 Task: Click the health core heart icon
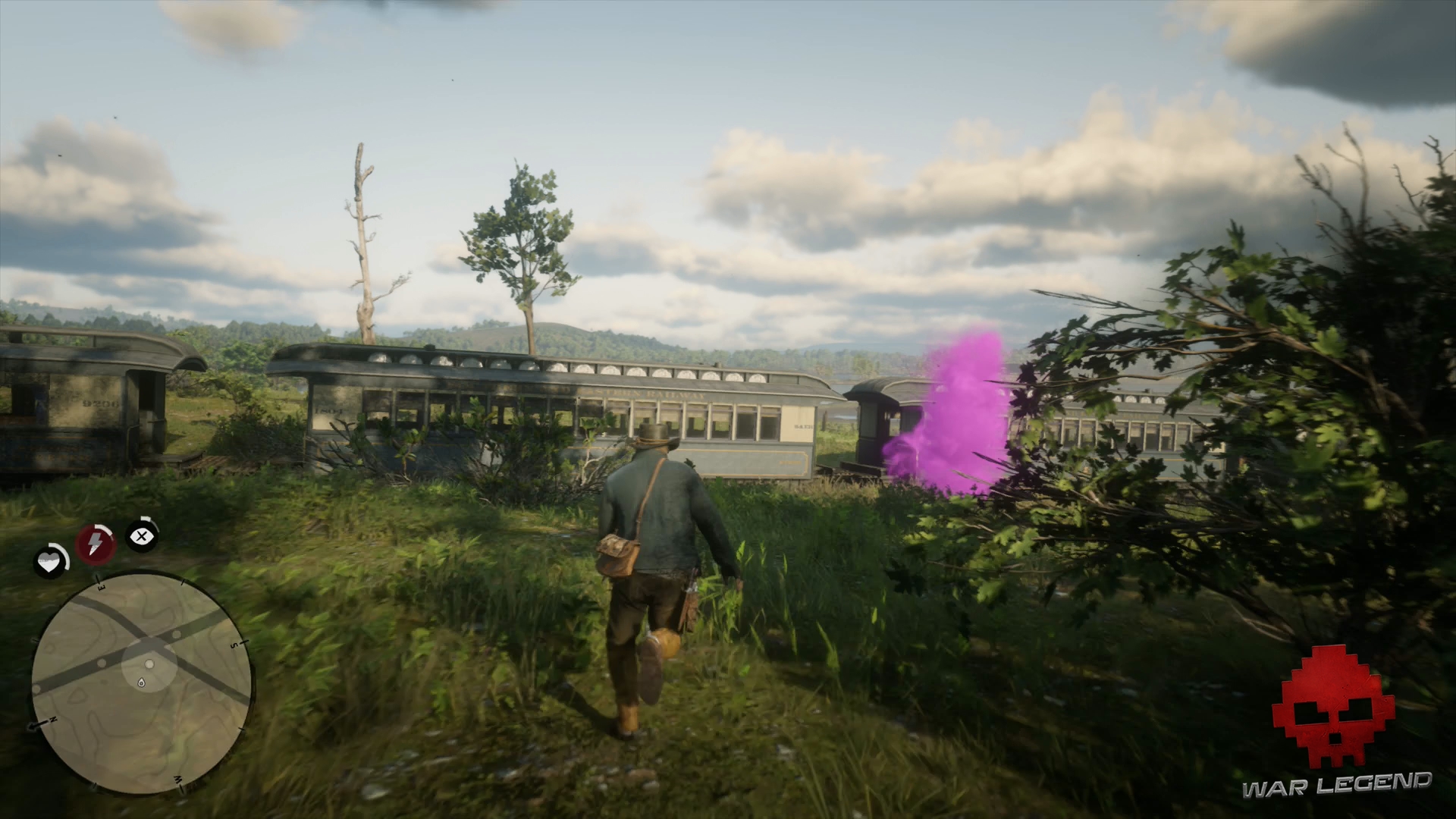point(49,561)
